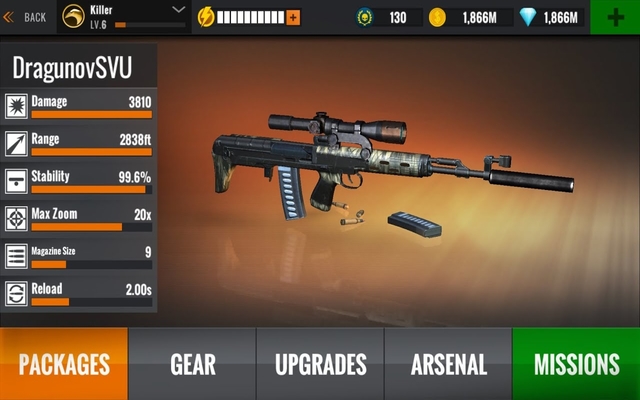Refill energy with the orange plus button
Image resolution: width=640 pixels, height=400 pixels.
(x=293, y=17)
